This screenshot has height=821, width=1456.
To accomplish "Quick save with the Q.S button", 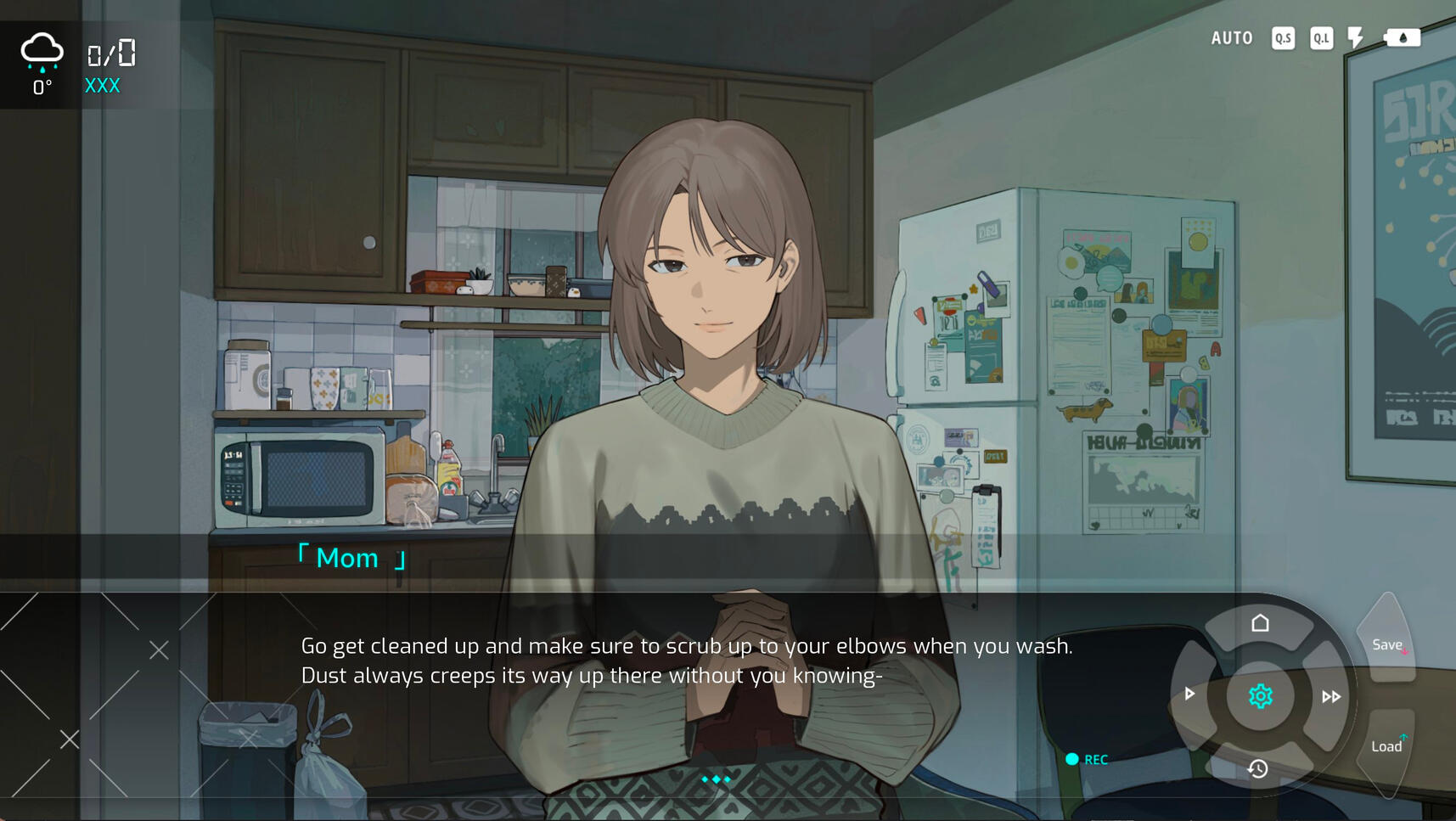I will click(1283, 38).
